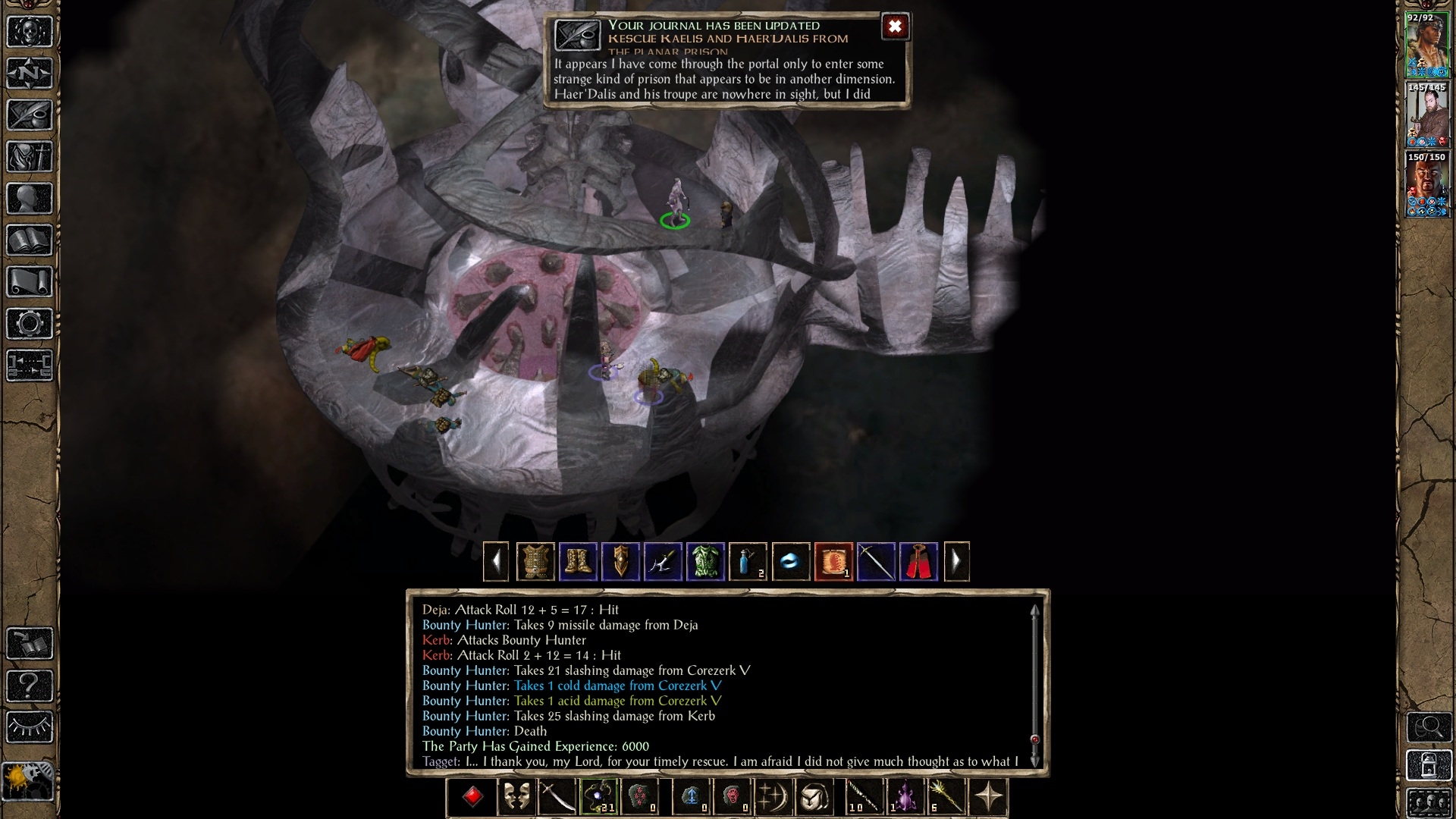Select the red-highlighted scroll item
Image resolution: width=1456 pixels, height=819 pixels.
point(833,562)
